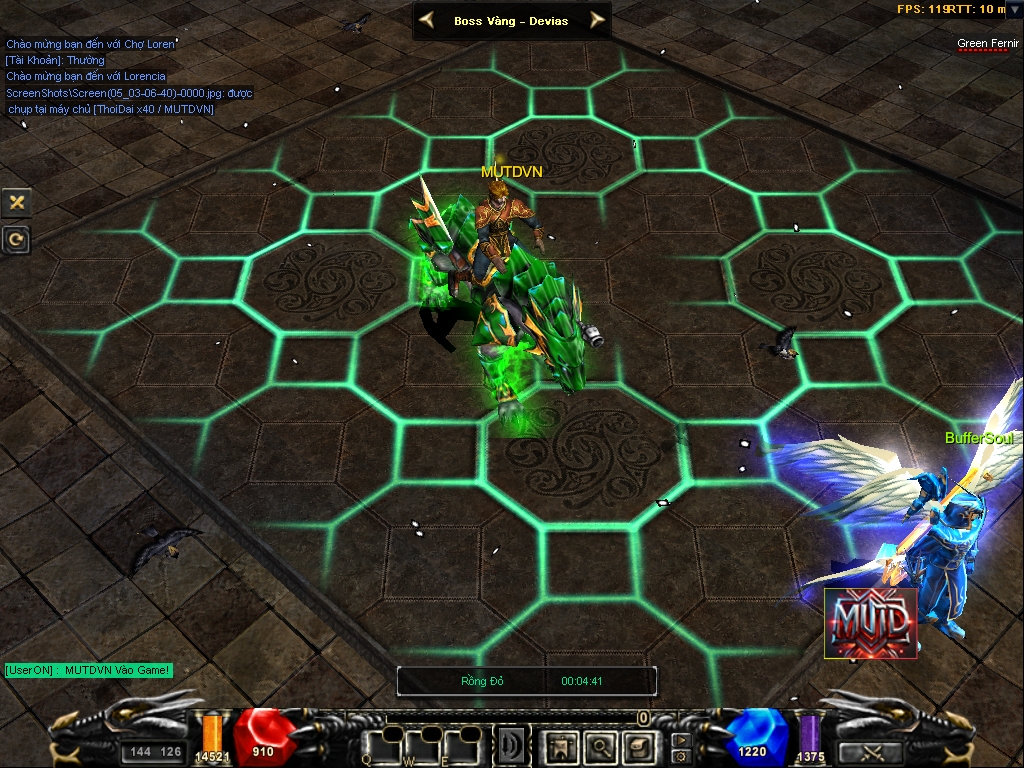1024x768 pixels.
Task: Open the character banner button
Action: [560, 746]
